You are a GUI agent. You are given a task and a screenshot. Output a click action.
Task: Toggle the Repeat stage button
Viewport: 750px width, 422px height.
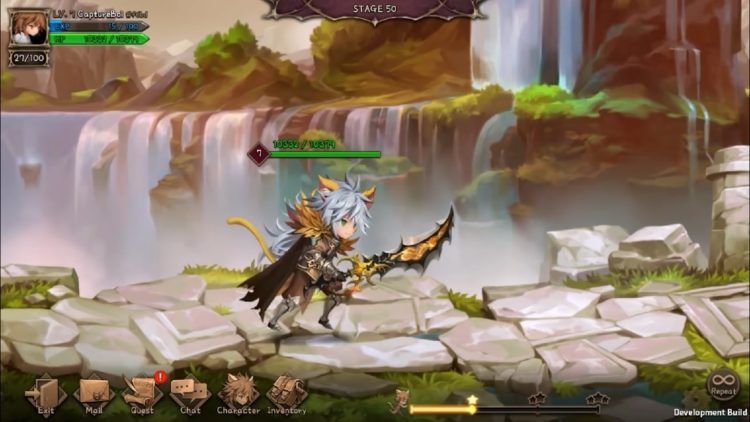[x=722, y=384]
